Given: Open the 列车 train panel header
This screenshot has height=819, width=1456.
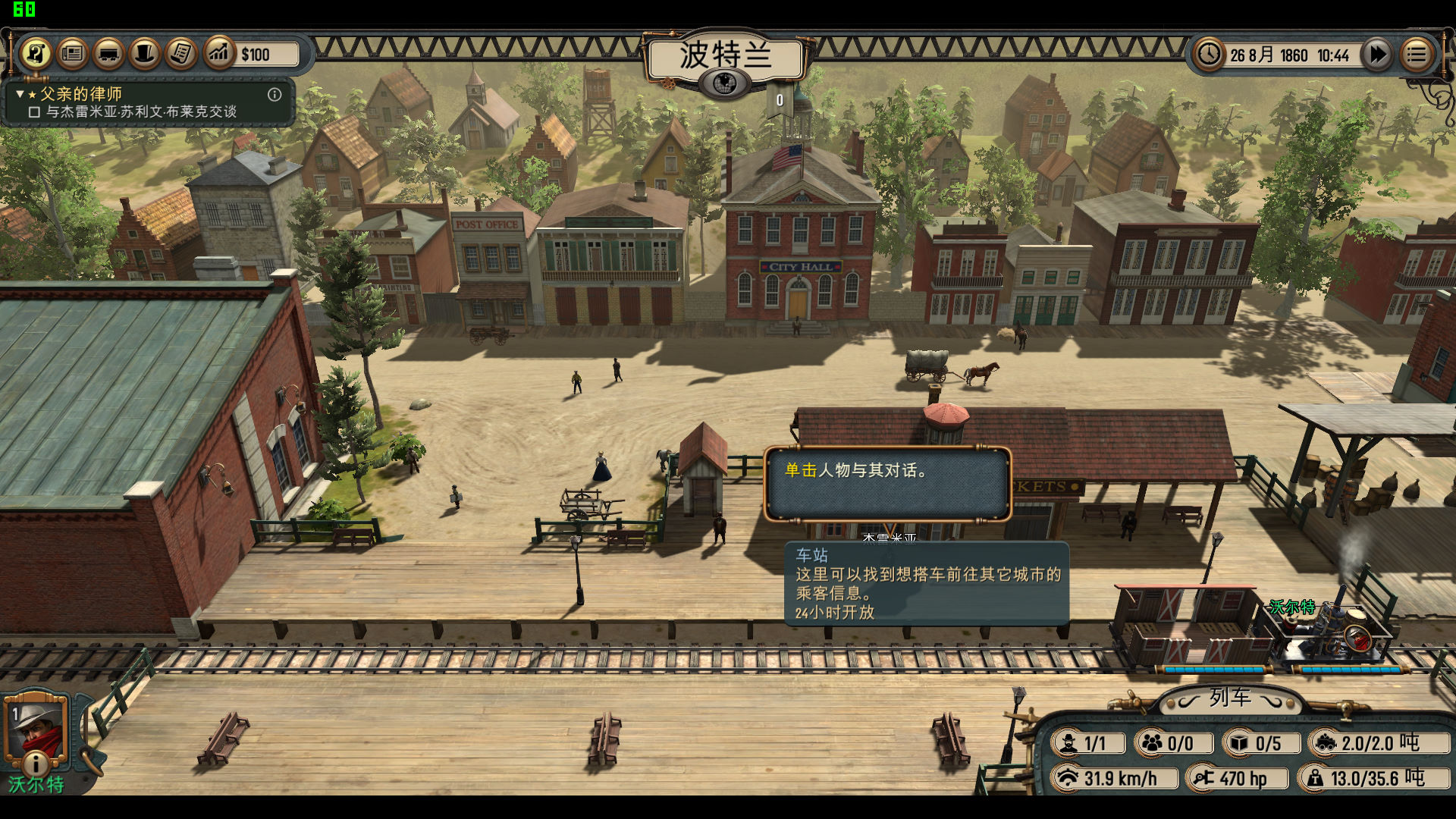Looking at the screenshot, I should tap(1229, 698).
